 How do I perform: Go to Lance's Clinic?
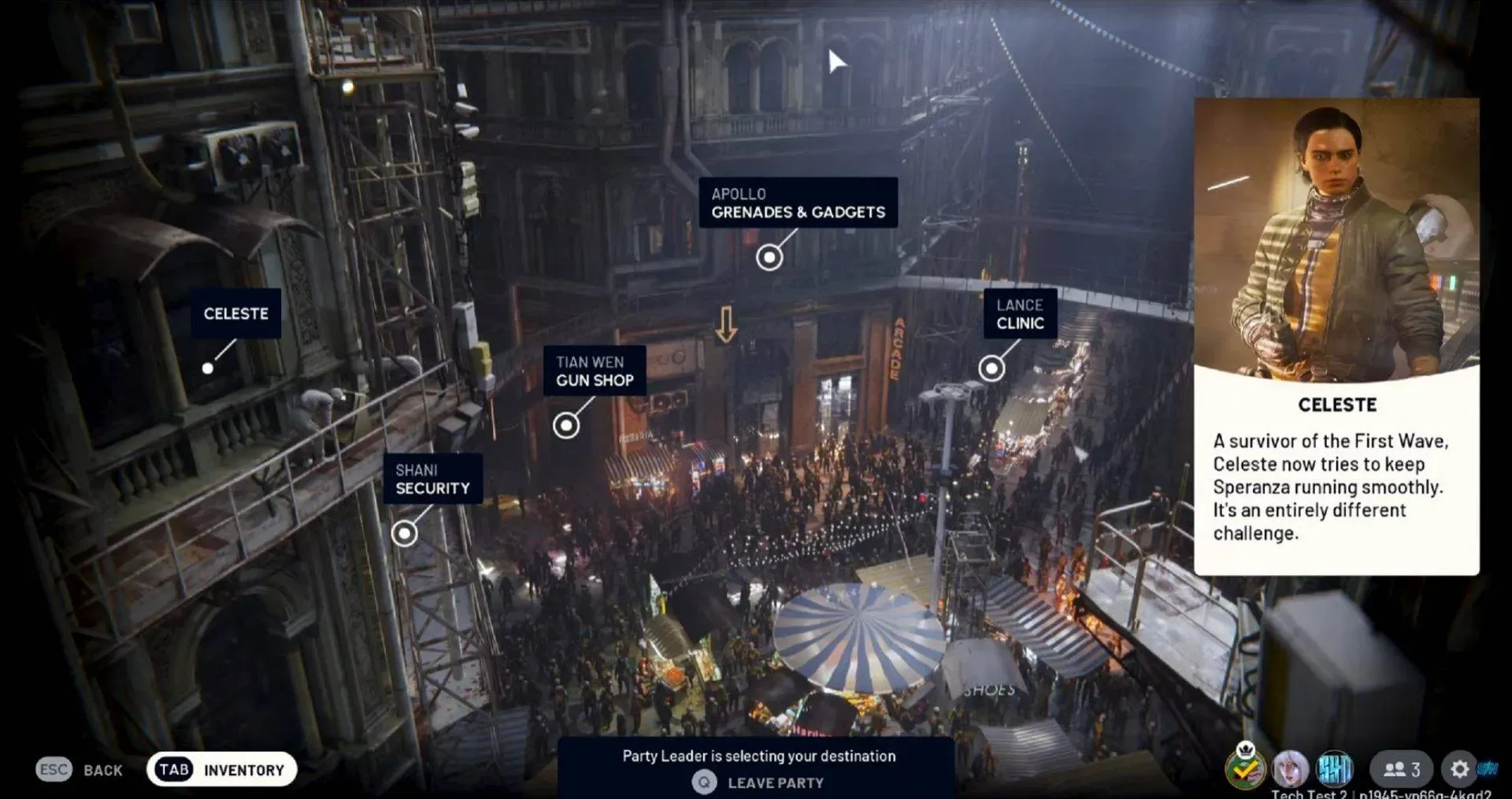pyautogui.click(x=991, y=368)
